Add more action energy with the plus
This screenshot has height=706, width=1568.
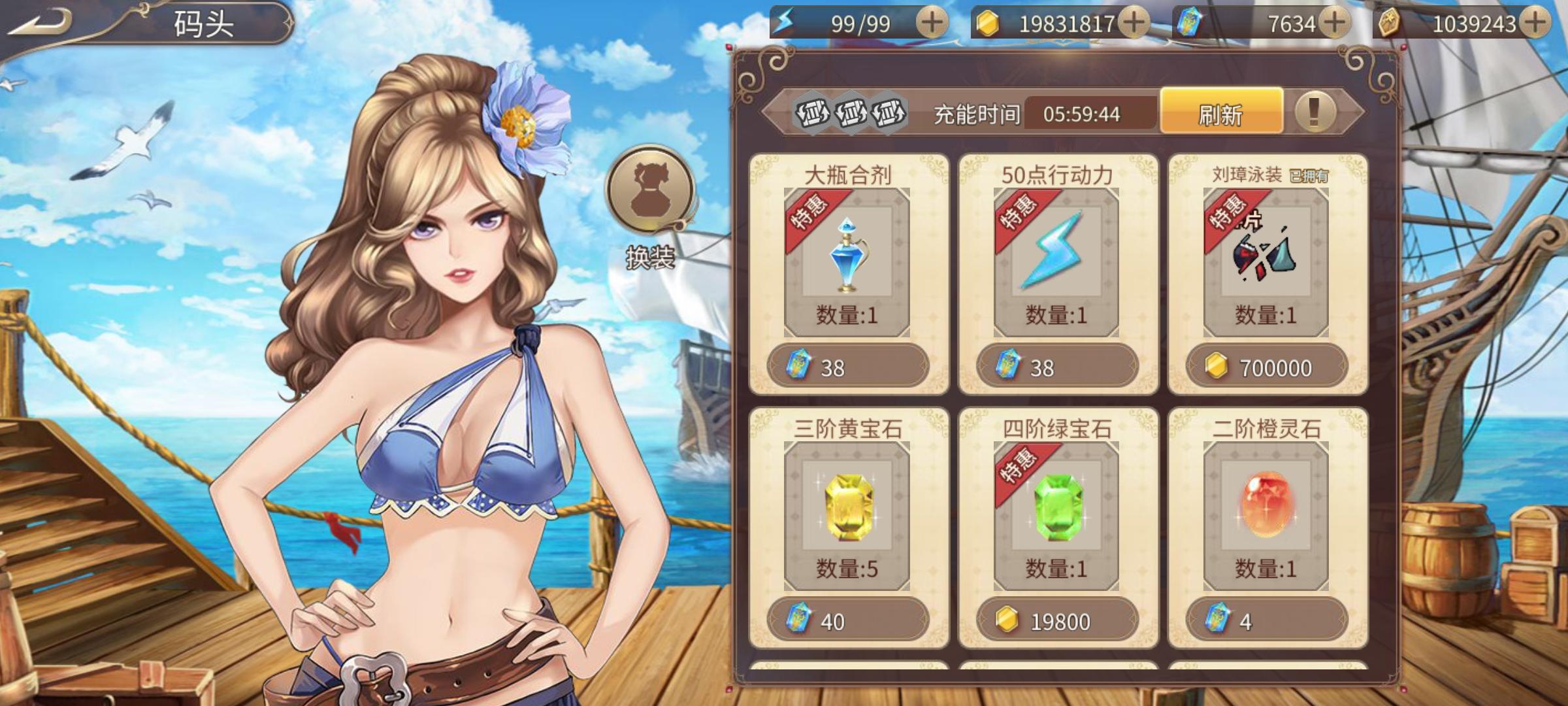(932, 23)
